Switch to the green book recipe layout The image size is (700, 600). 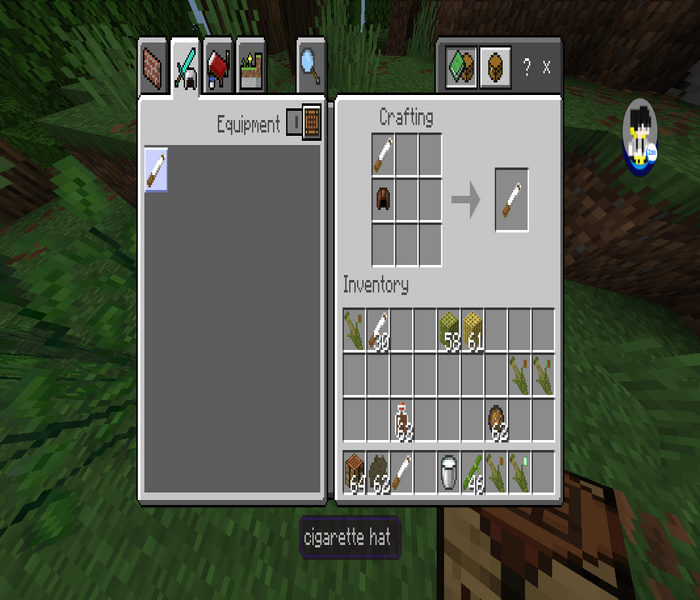tap(461, 67)
